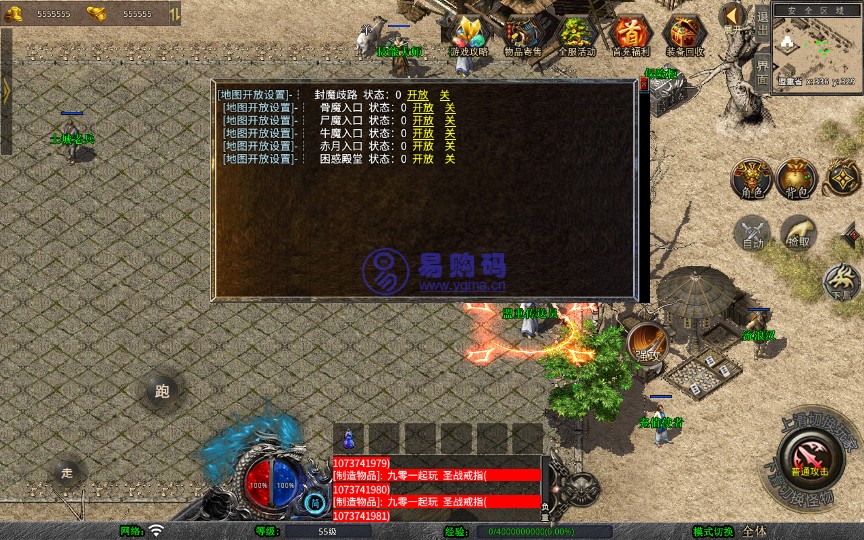
Task: Switch movement to 走 walk
Action: (68, 472)
